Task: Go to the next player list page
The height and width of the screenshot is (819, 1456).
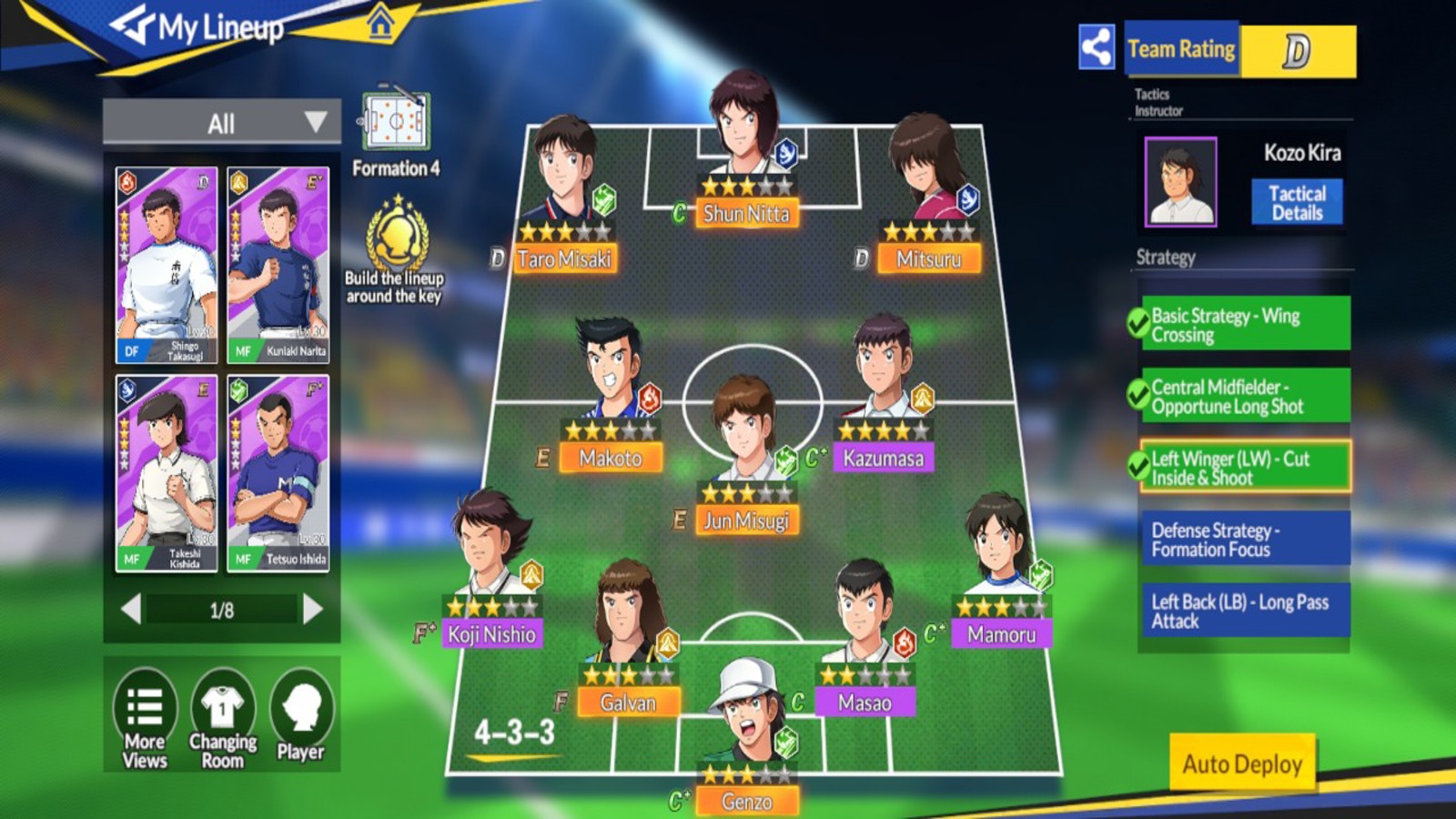Action: point(313,609)
